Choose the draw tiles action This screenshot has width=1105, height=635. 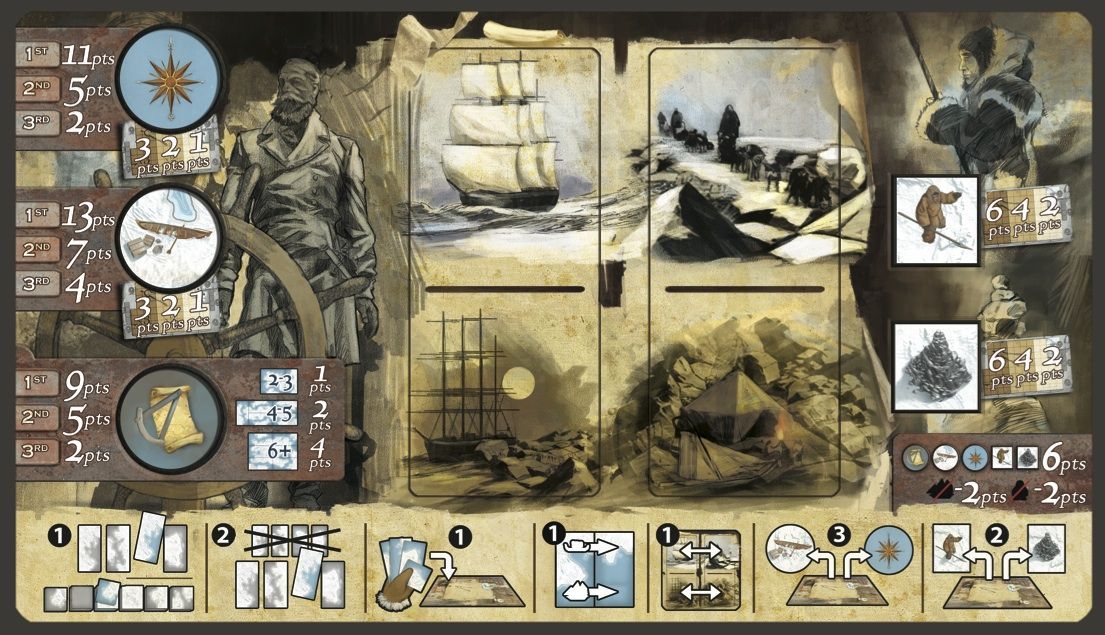(x=120, y=566)
